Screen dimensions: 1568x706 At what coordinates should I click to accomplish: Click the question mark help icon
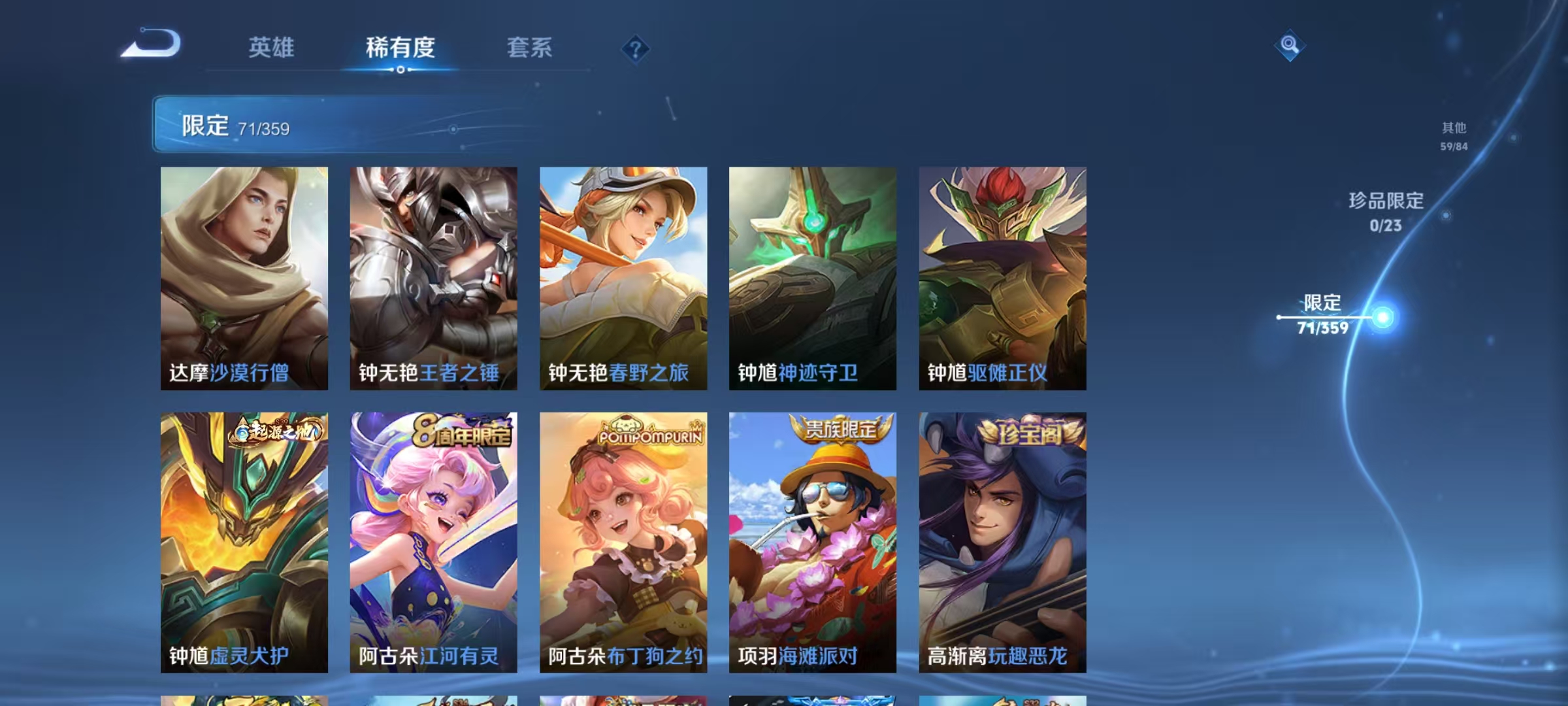pyautogui.click(x=635, y=49)
